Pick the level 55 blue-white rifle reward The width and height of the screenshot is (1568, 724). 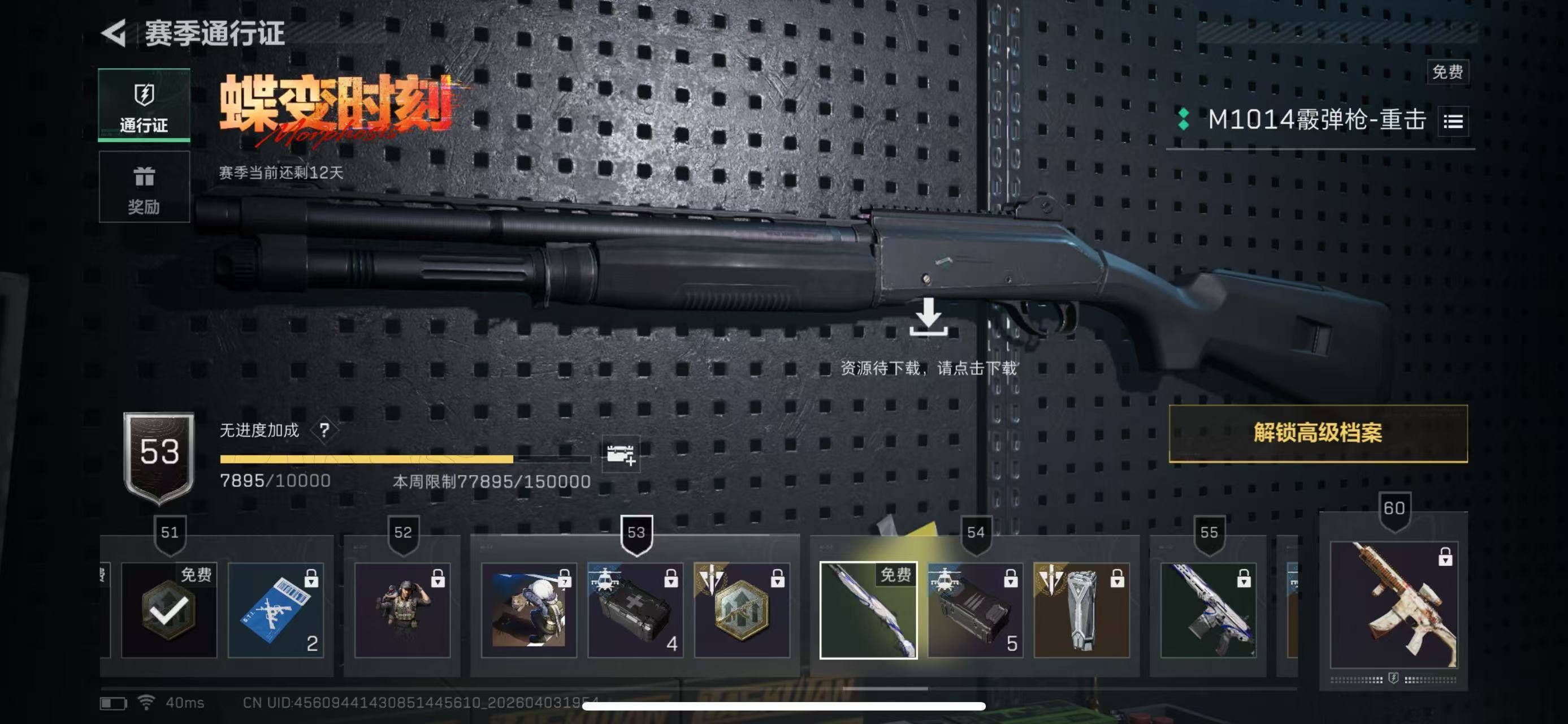1209,610
